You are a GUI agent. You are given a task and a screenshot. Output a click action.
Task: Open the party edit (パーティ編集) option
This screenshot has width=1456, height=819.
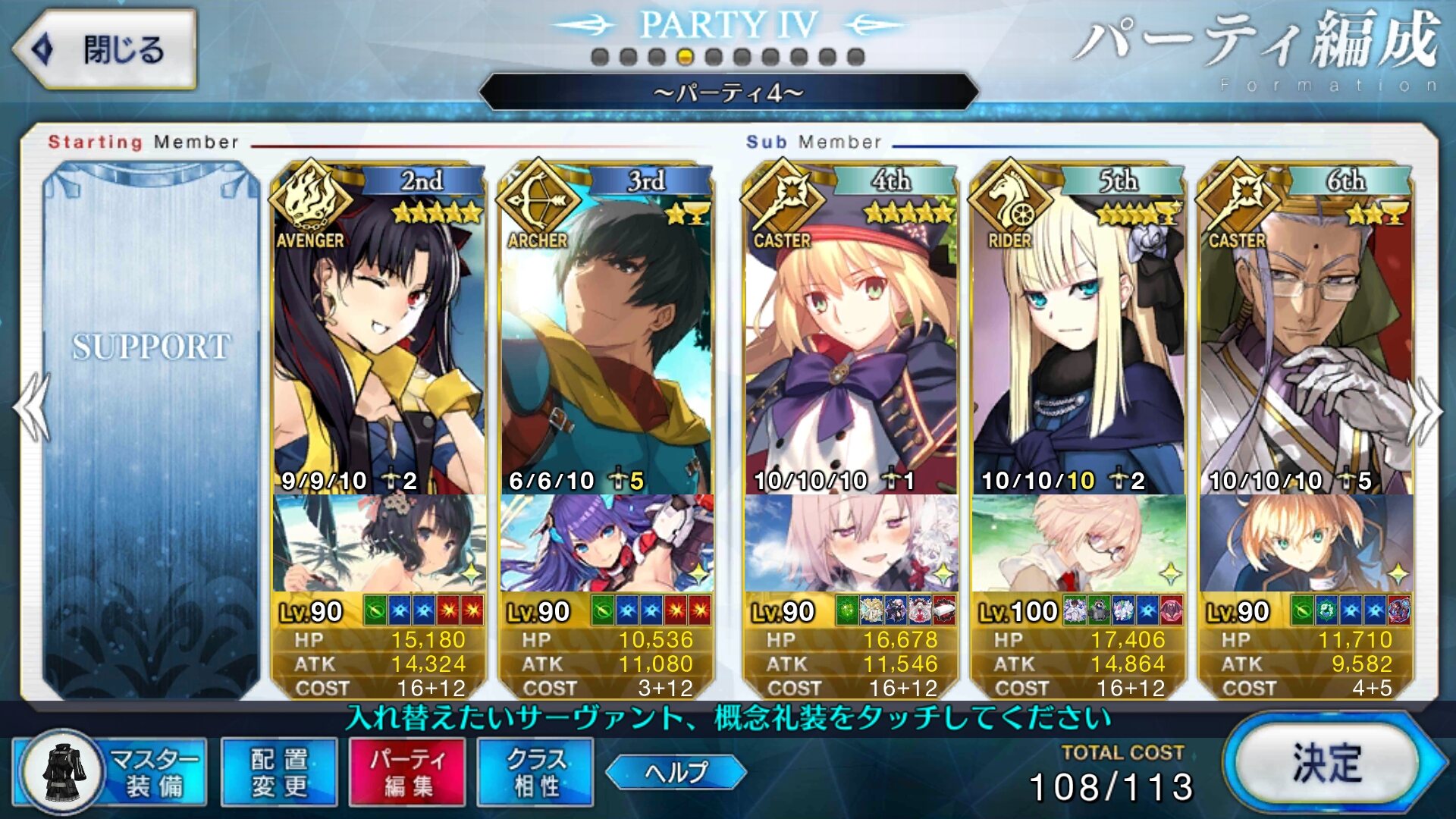click(407, 772)
